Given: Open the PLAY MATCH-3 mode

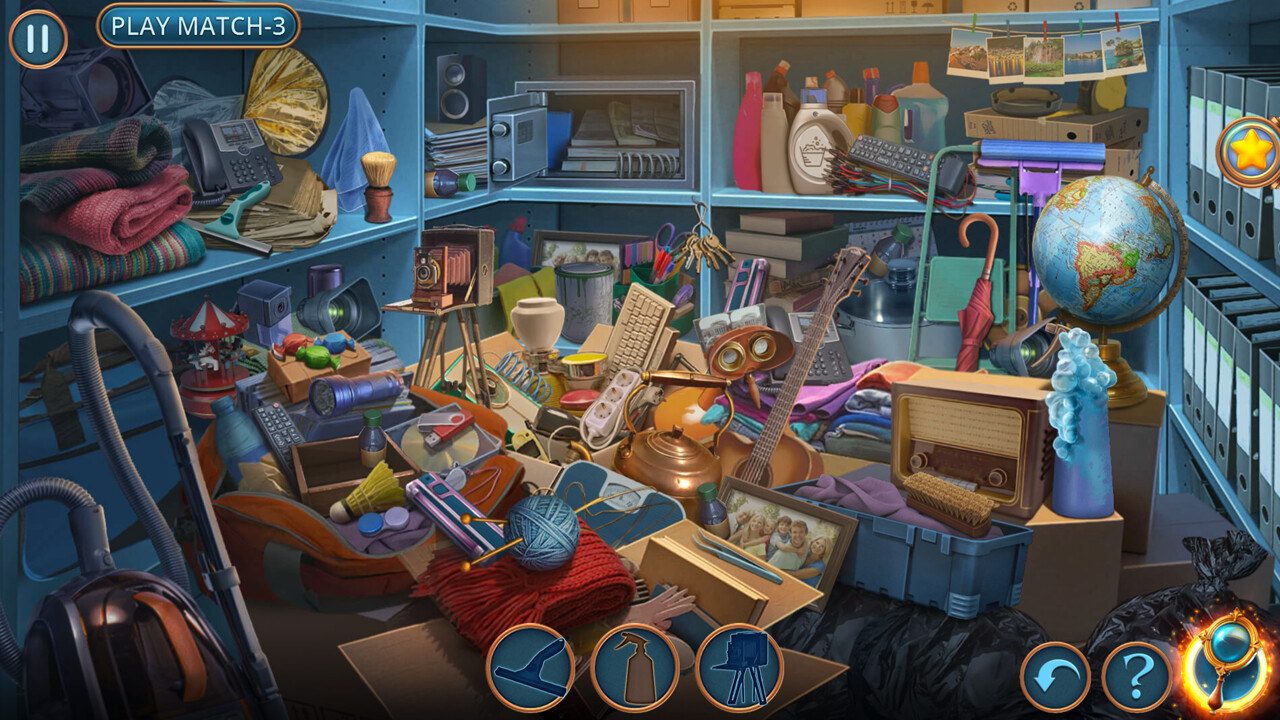Looking at the screenshot, I should [x=198, y=25].
